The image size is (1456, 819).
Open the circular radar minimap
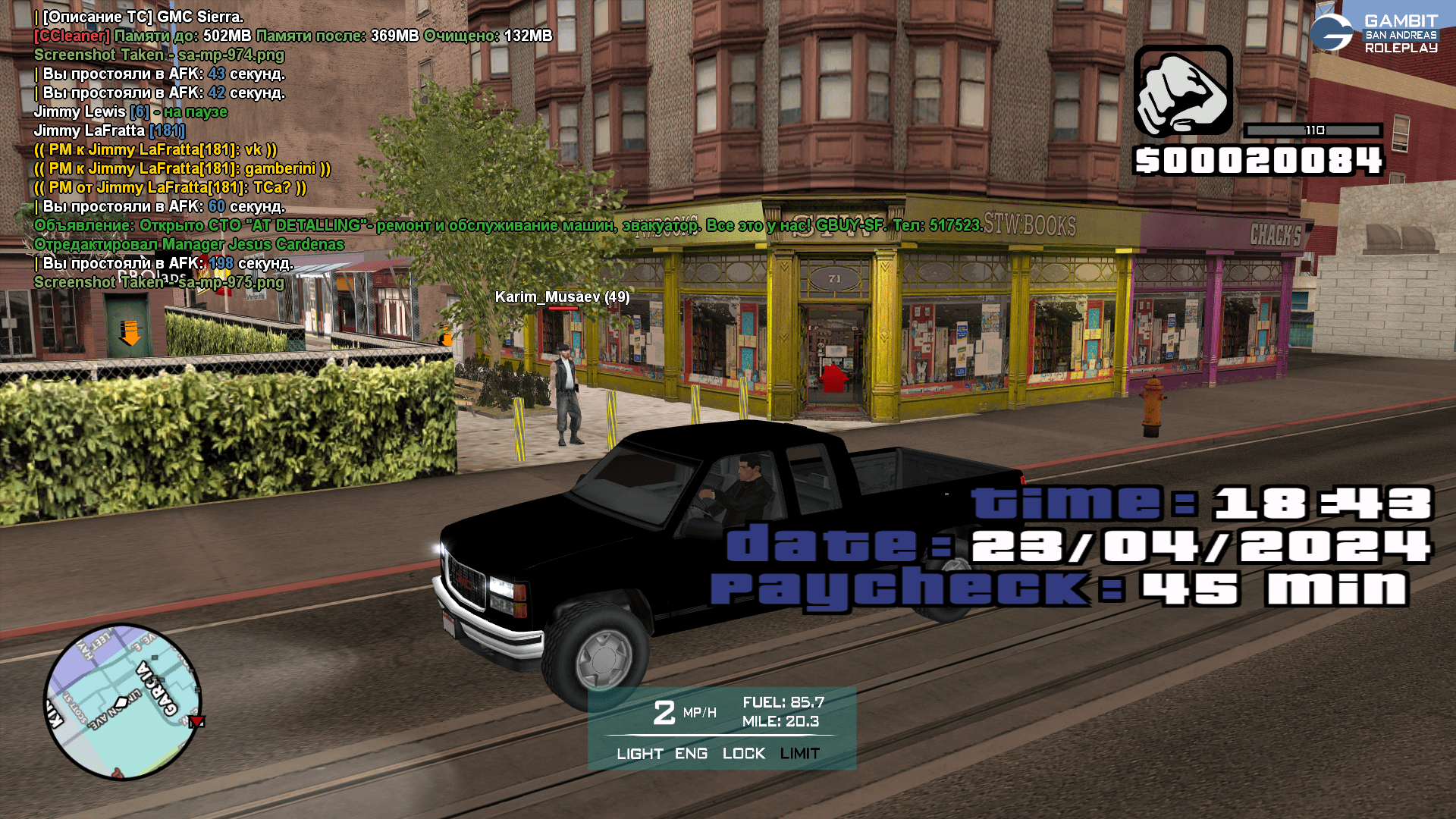[x=123, y=701]
